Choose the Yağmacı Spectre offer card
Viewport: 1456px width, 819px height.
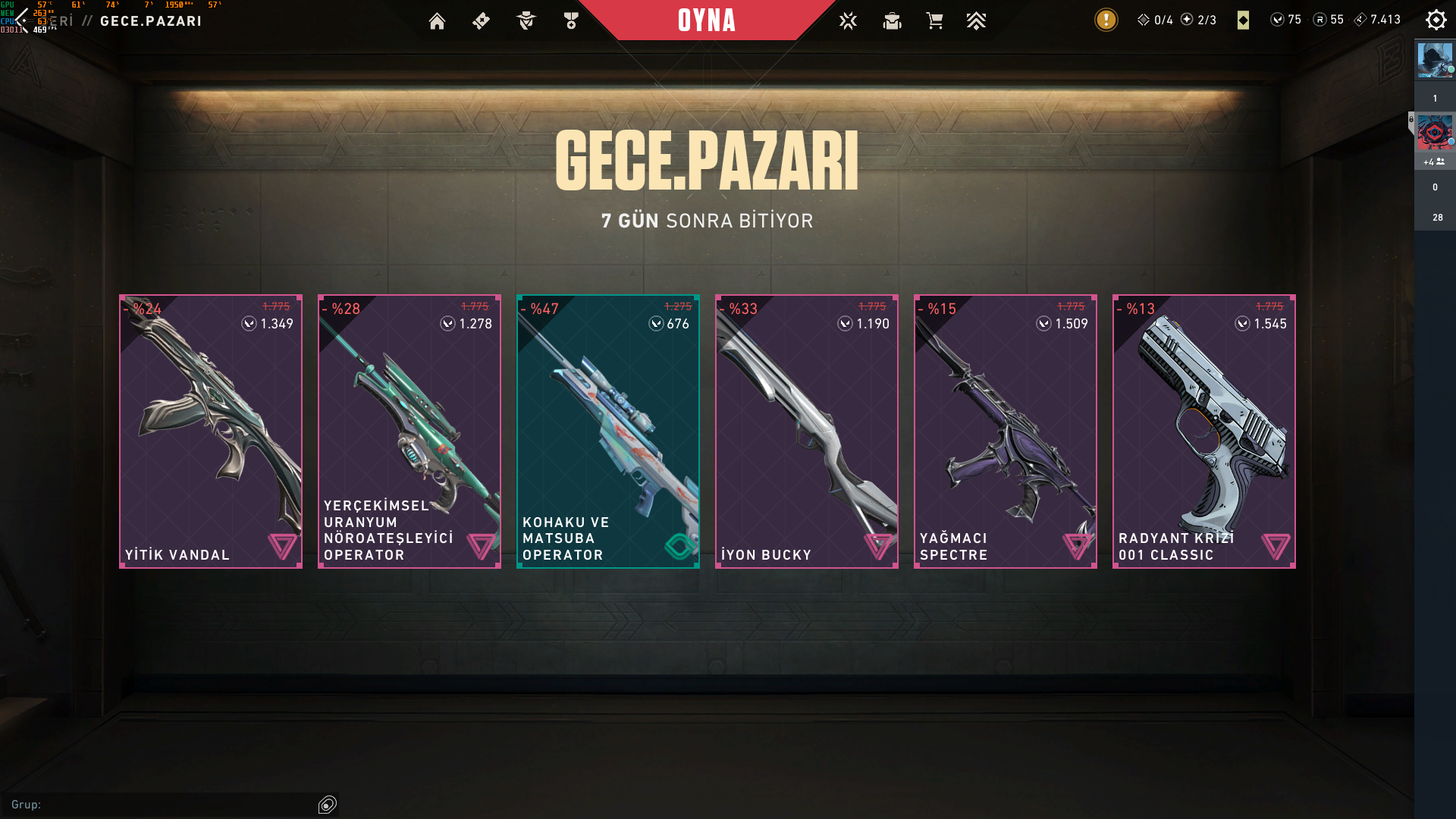[x=1006, y=431]
